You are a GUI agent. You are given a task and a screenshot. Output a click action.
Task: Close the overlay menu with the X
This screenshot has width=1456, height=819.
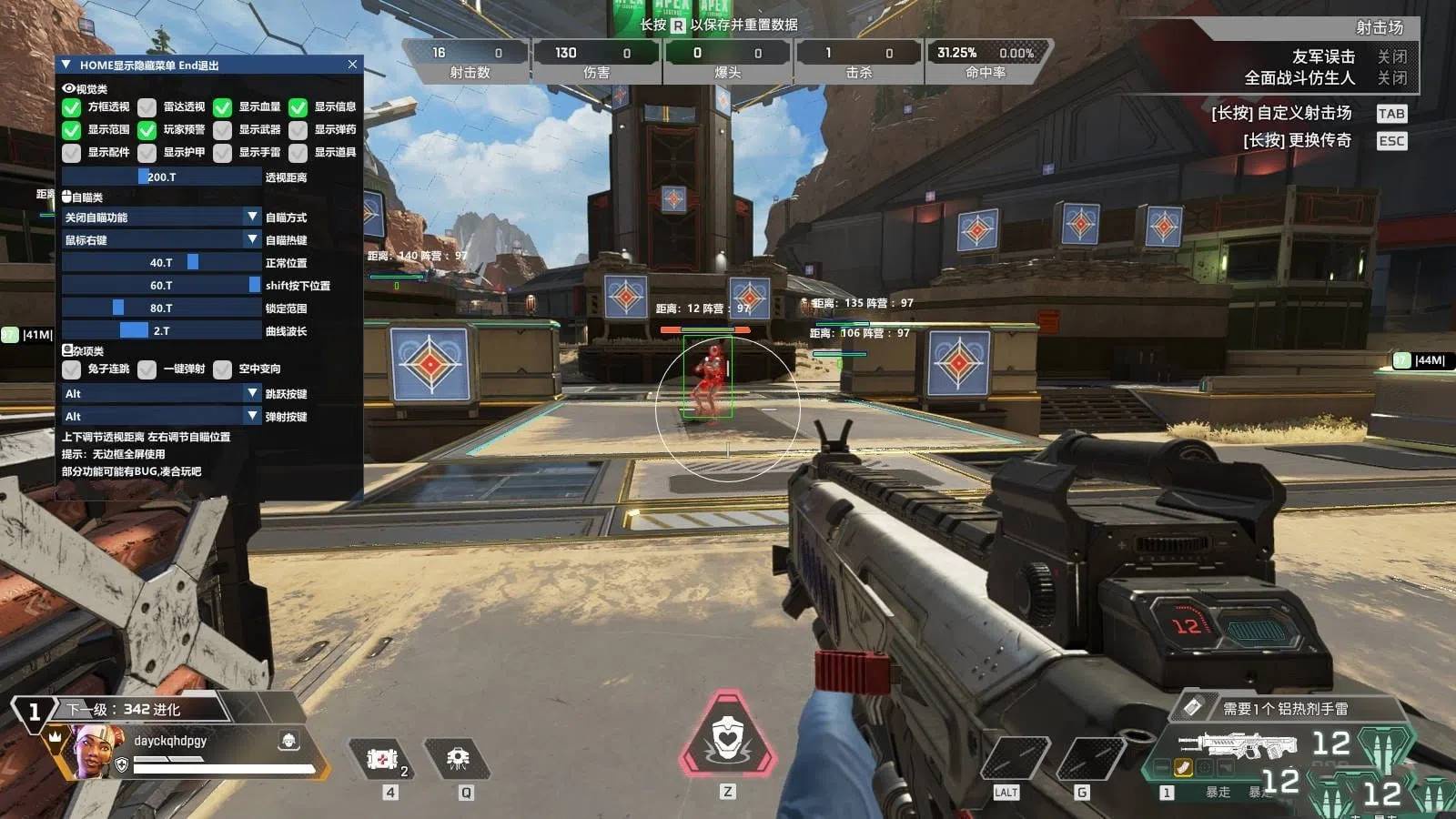click(x=352, y=65)
